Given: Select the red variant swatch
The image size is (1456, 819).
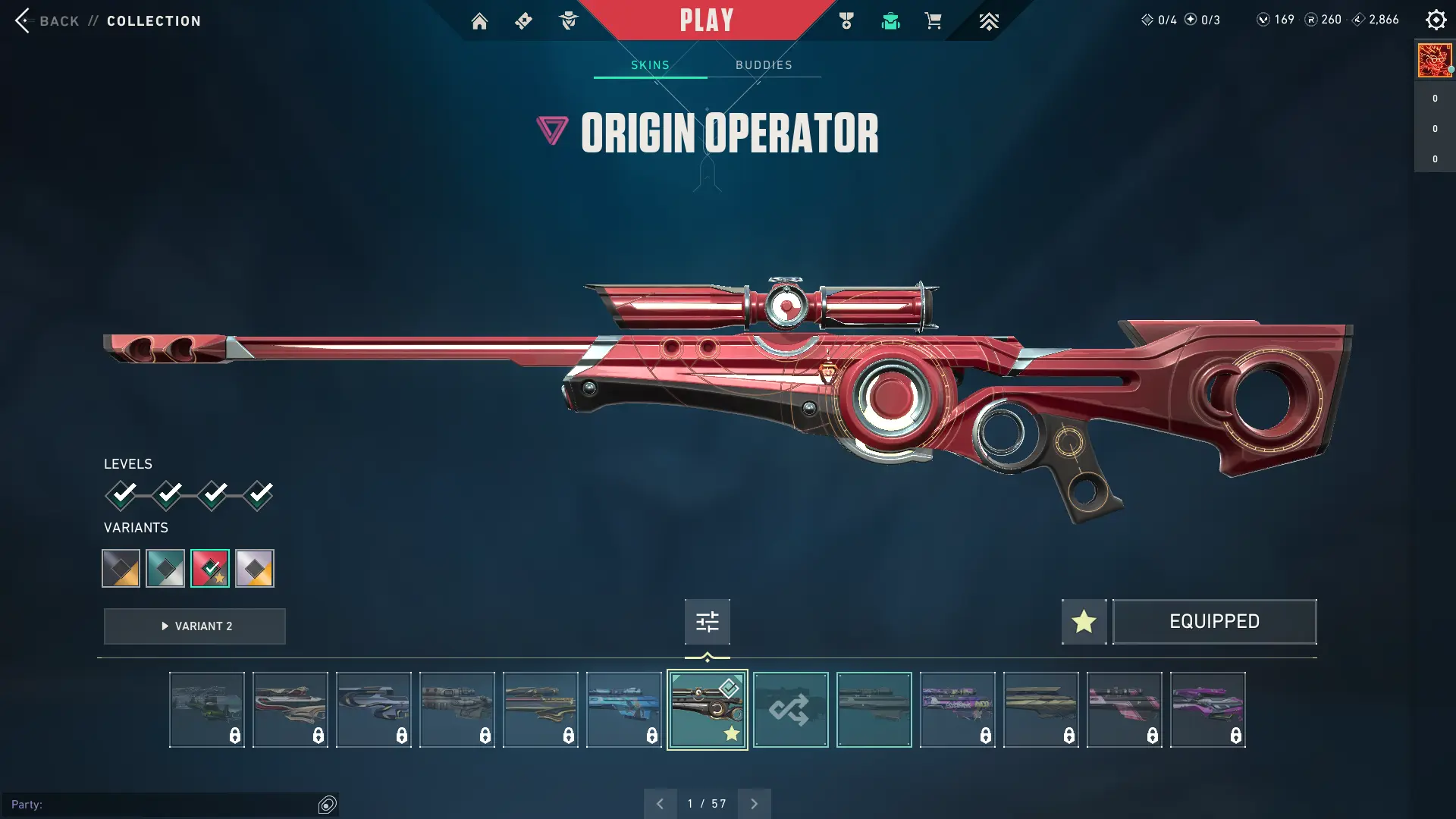Looking at the screenshot, I should pyautogui.click(x=210, y=568).
